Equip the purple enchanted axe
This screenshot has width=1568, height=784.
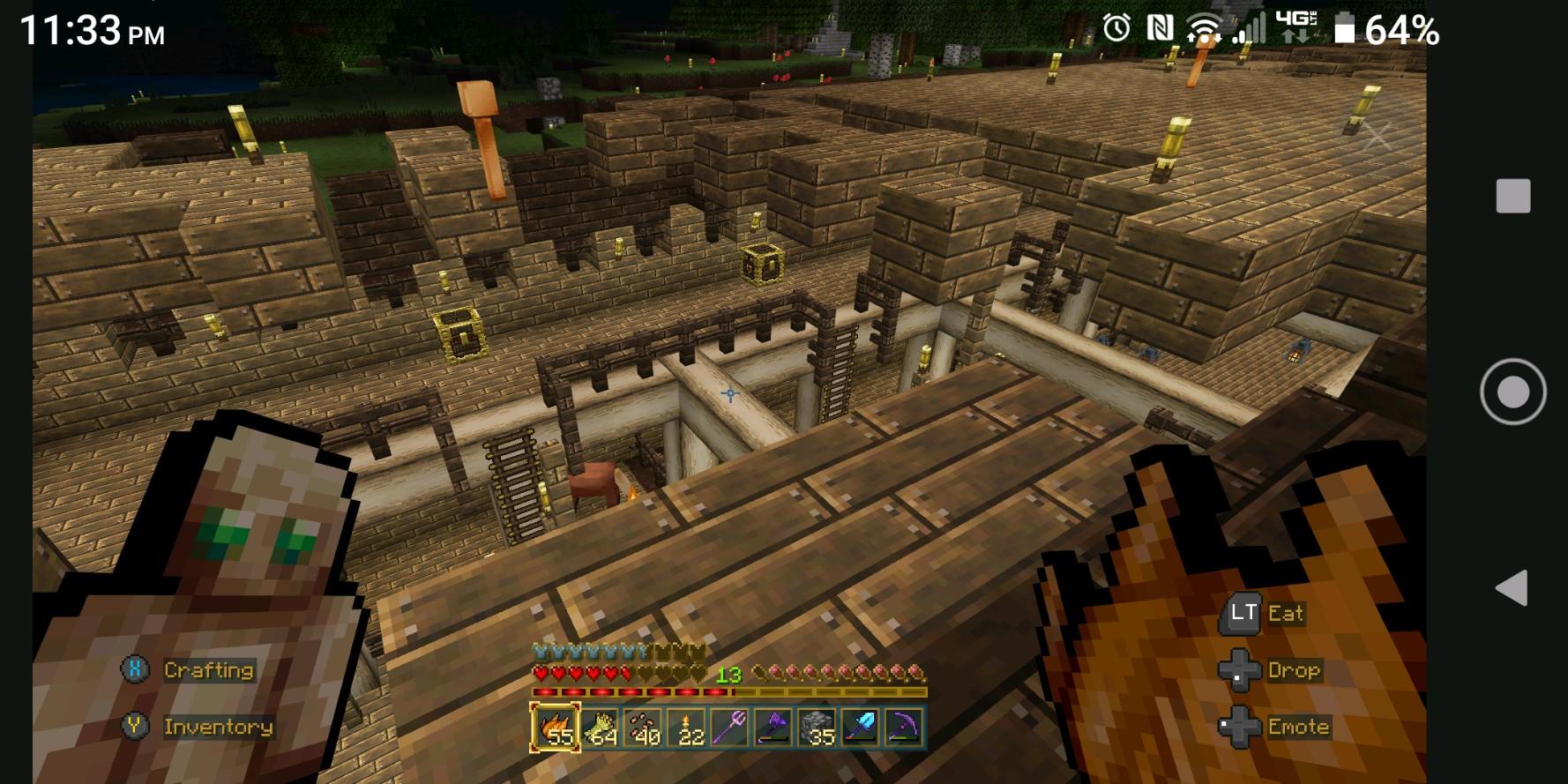(774, 728)
